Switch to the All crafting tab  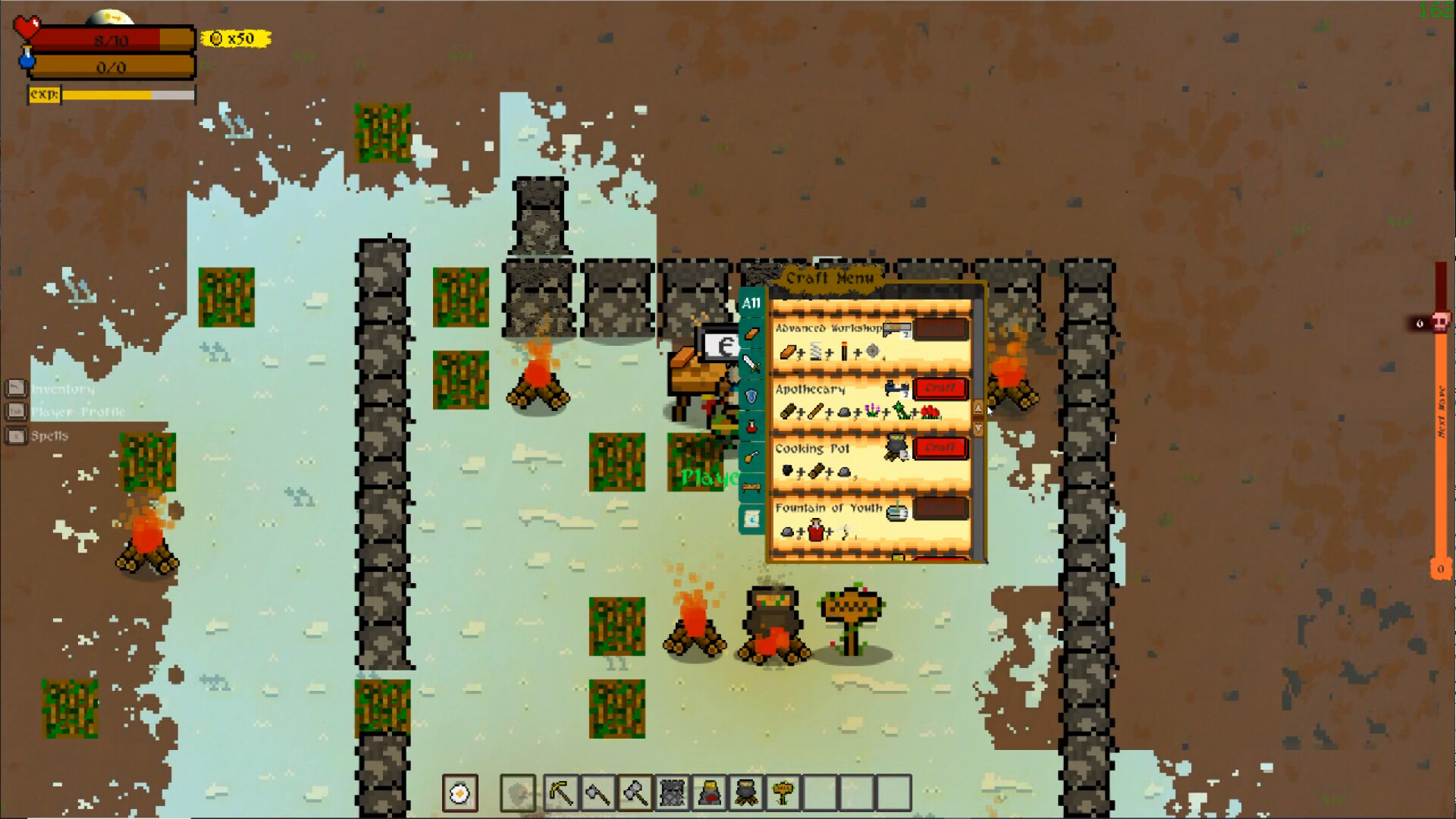click(752, 303)
